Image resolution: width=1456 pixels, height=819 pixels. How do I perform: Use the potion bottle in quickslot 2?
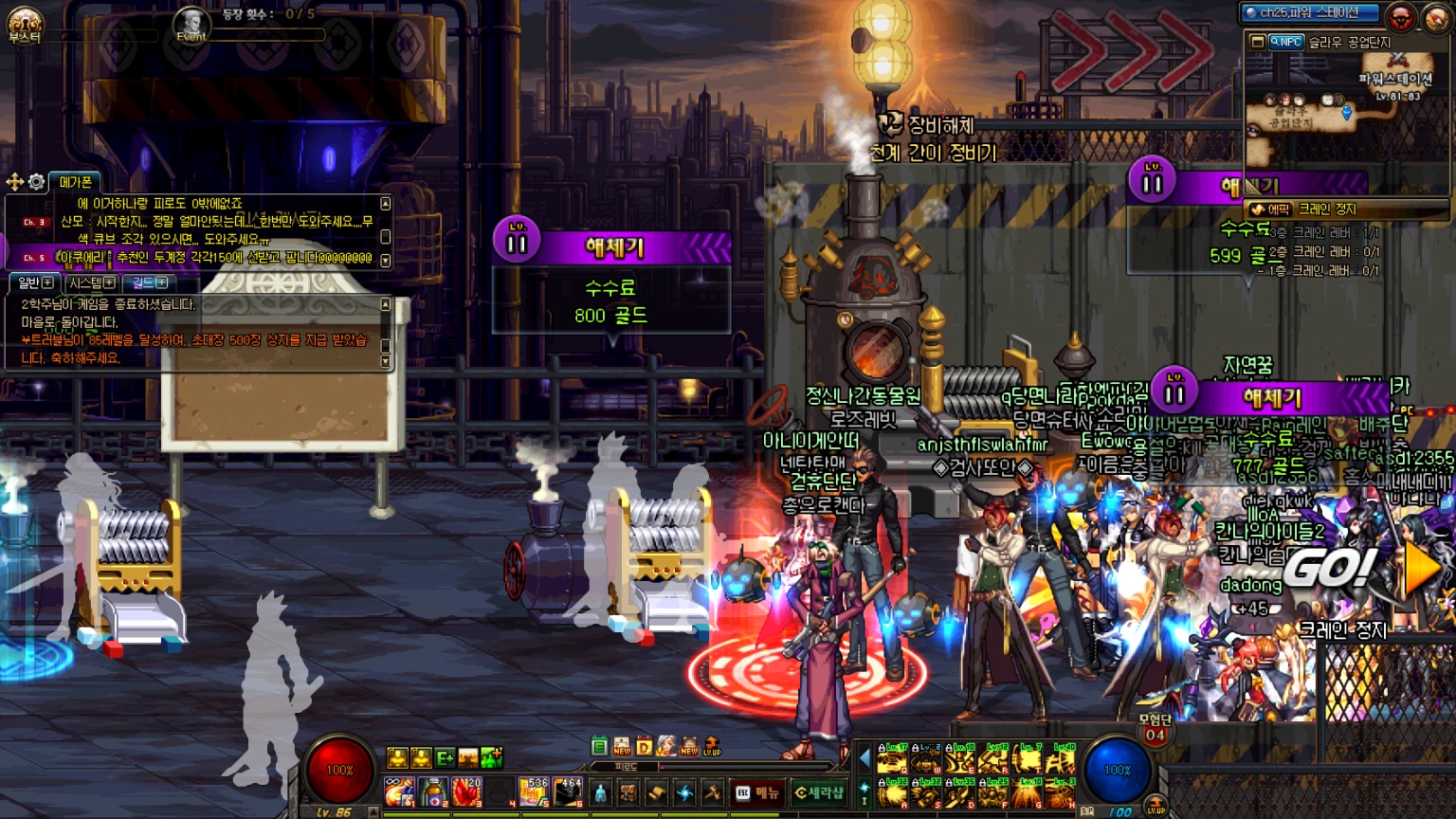click(x=433, y=792)
